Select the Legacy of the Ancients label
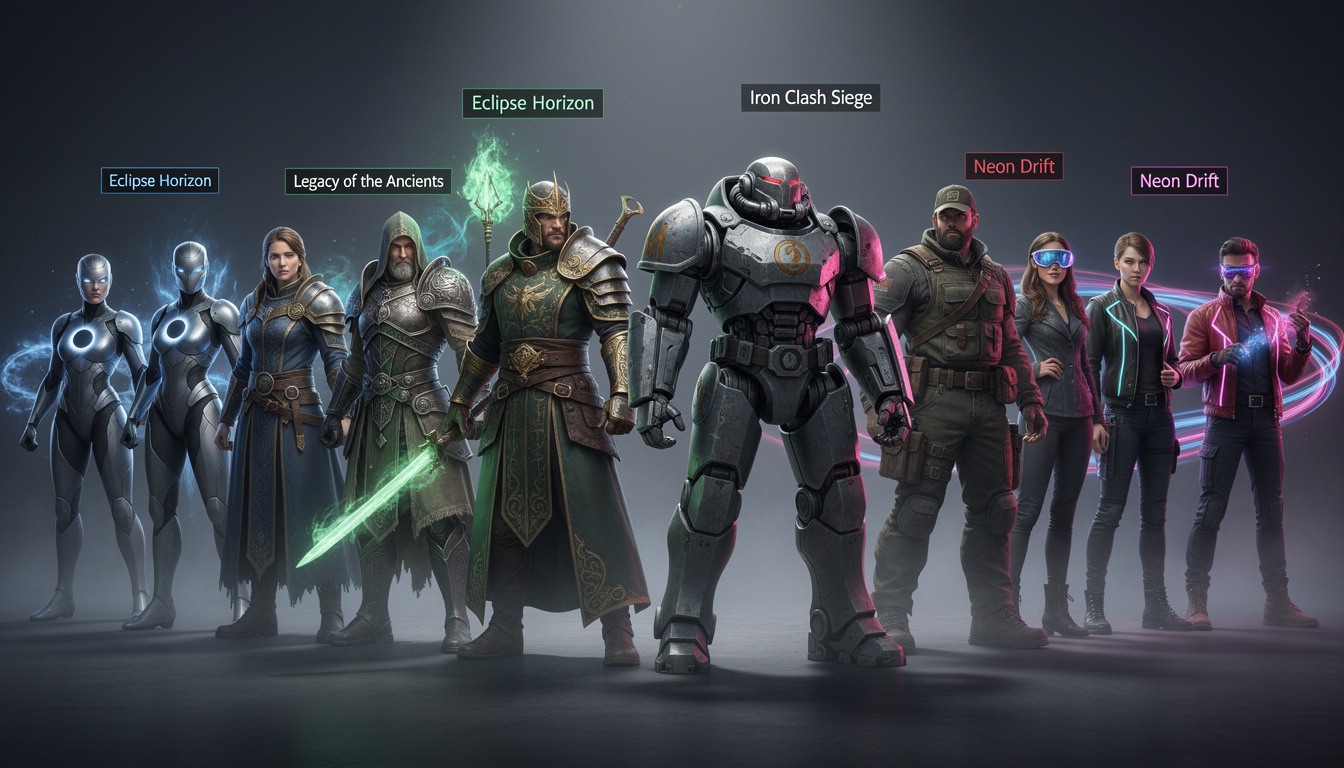 pyautogui.click(x=368, y=181)
